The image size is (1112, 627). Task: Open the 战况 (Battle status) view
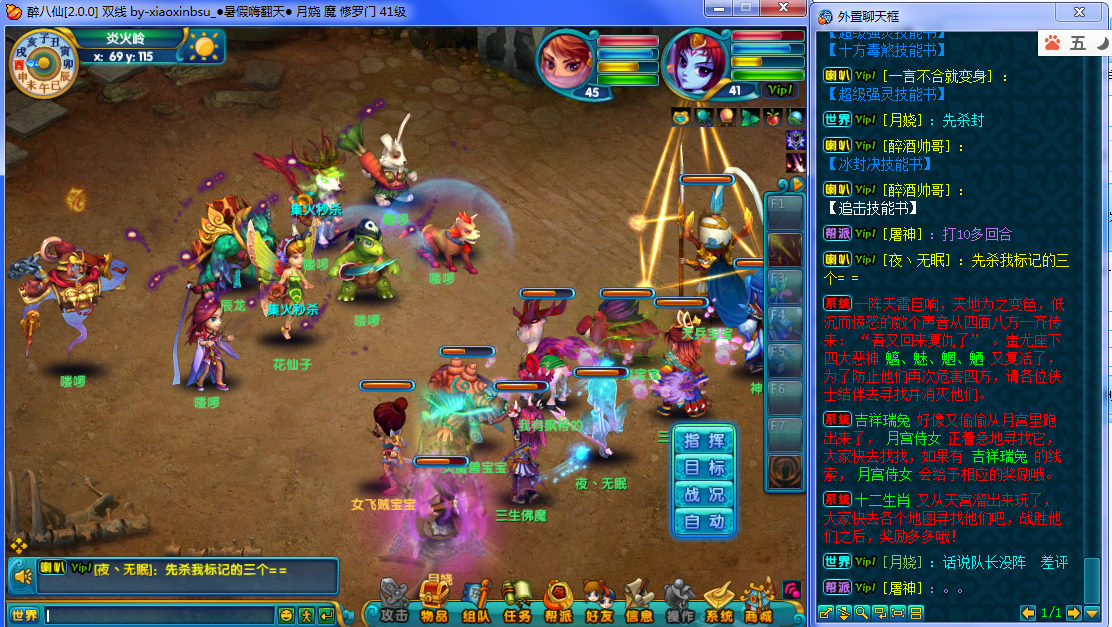coord(705,495)
